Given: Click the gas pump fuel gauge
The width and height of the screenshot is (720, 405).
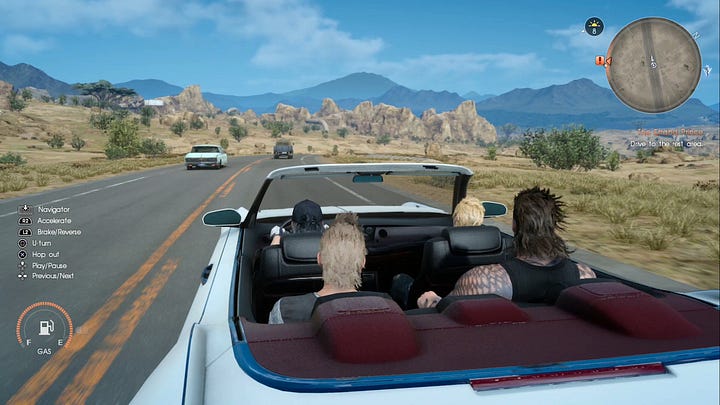Looking at the screenshot, I should tap(44, 329).
